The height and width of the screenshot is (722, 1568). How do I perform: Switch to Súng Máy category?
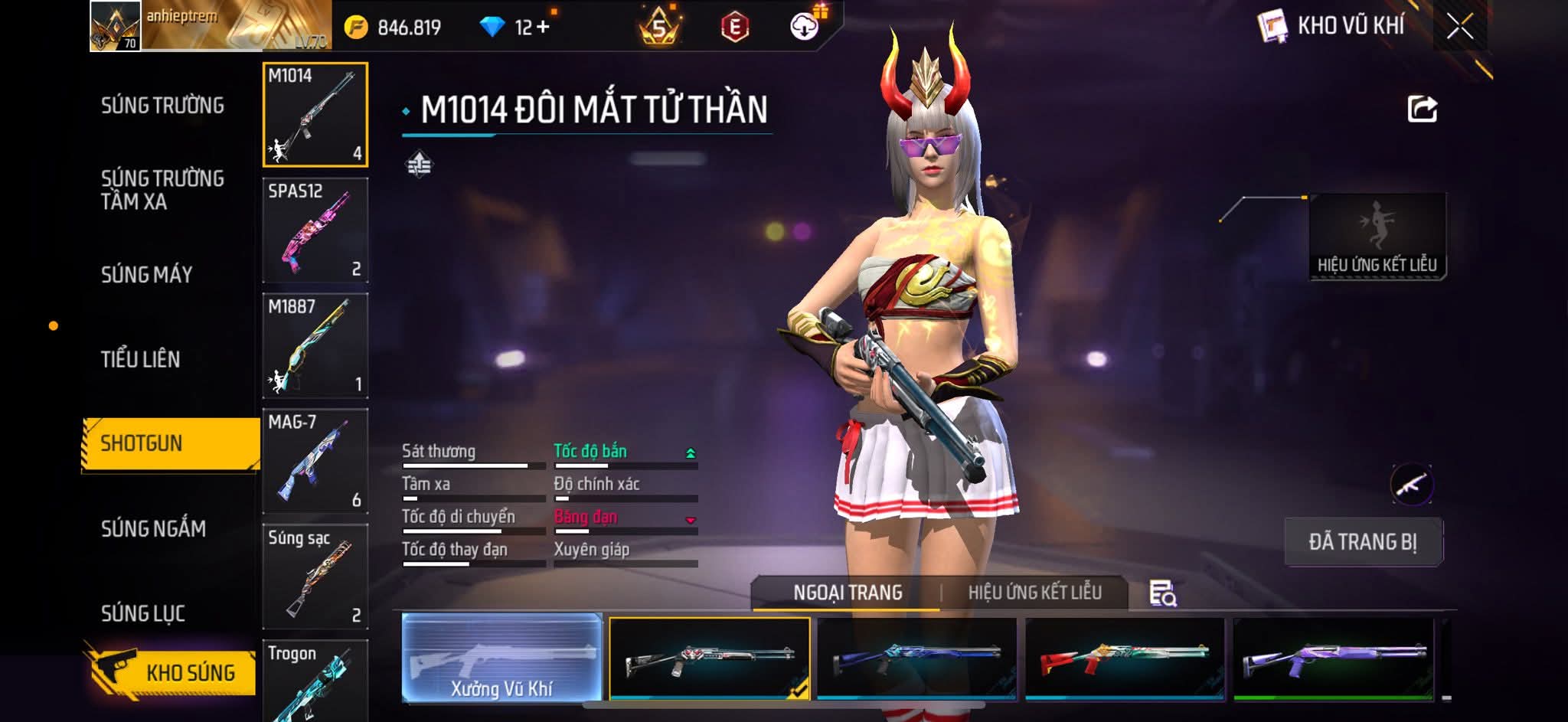coord(146,275)
